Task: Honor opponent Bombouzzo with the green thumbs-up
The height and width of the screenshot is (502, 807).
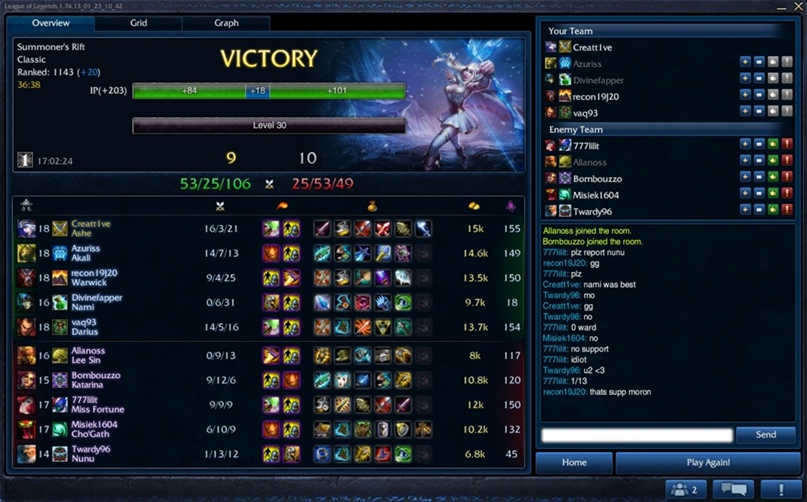Action: pyautogui.click(x=773, y=178)
